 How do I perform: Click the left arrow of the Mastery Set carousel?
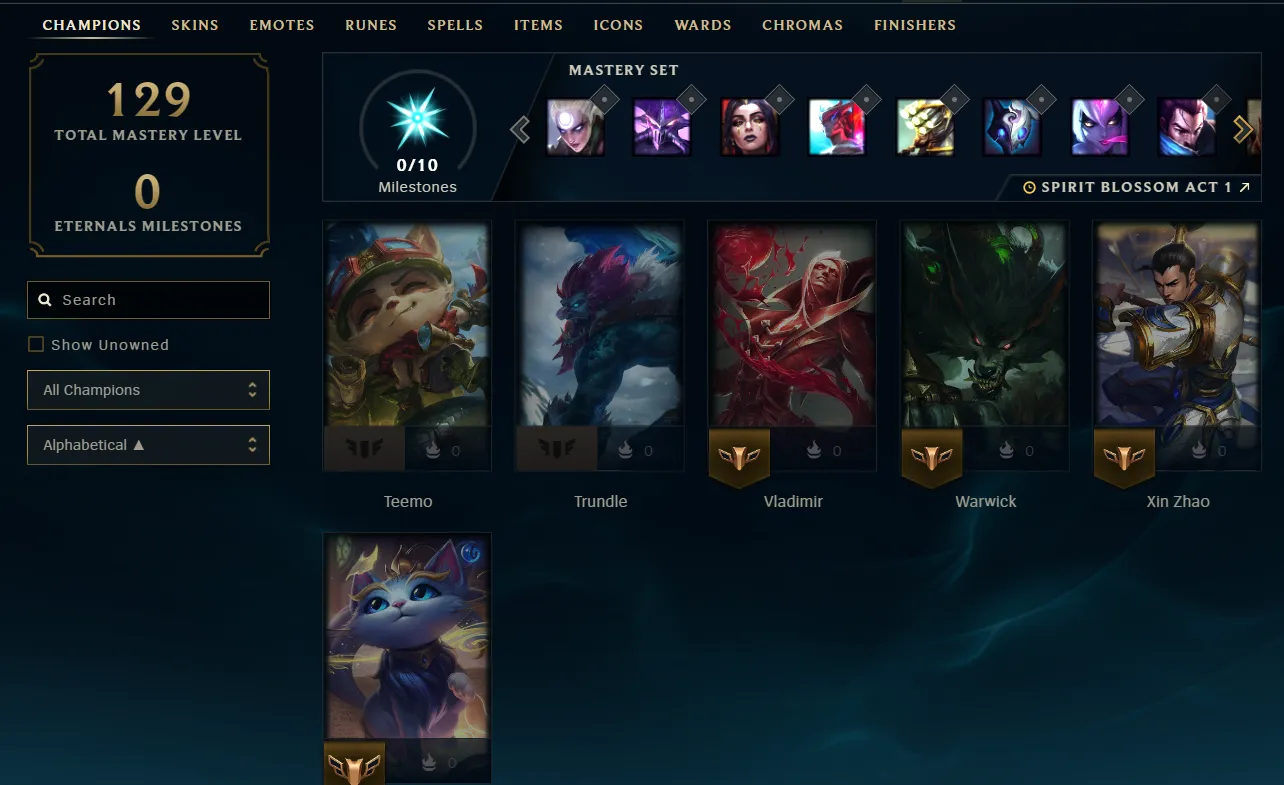click(x=519, y=129)
